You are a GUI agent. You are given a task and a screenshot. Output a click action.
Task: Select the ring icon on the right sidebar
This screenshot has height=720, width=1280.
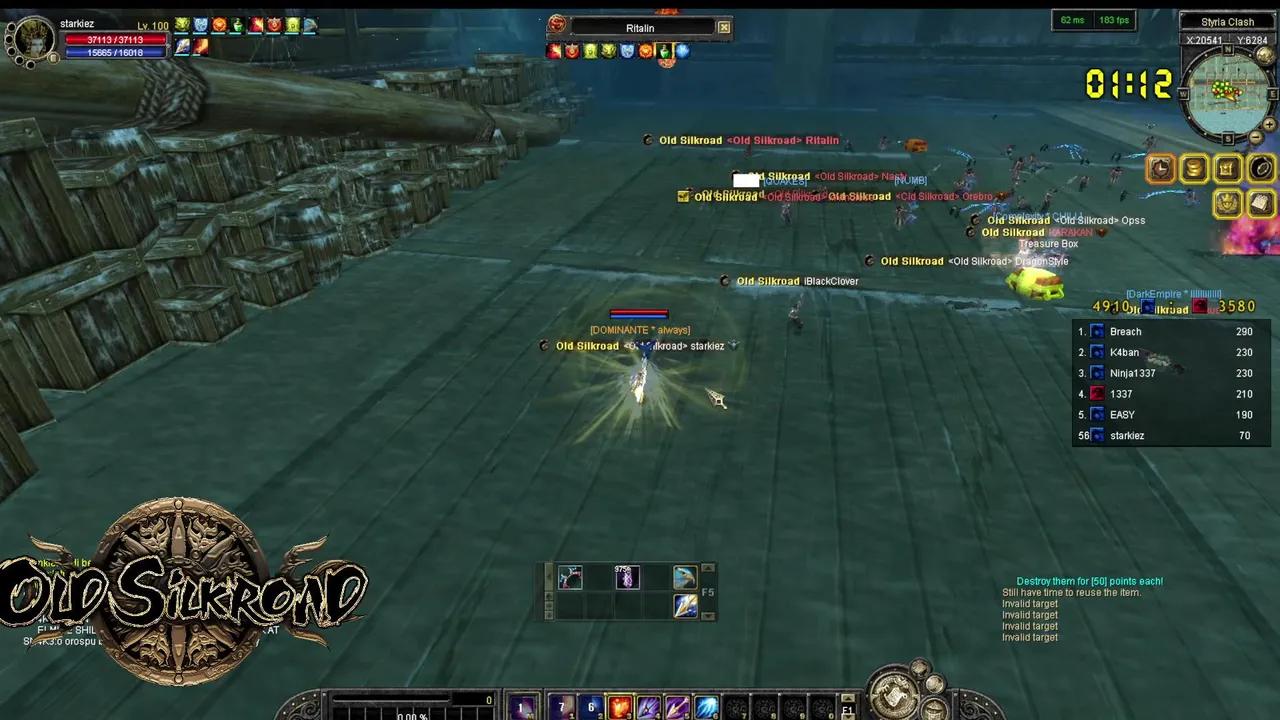click(1260, 168)
